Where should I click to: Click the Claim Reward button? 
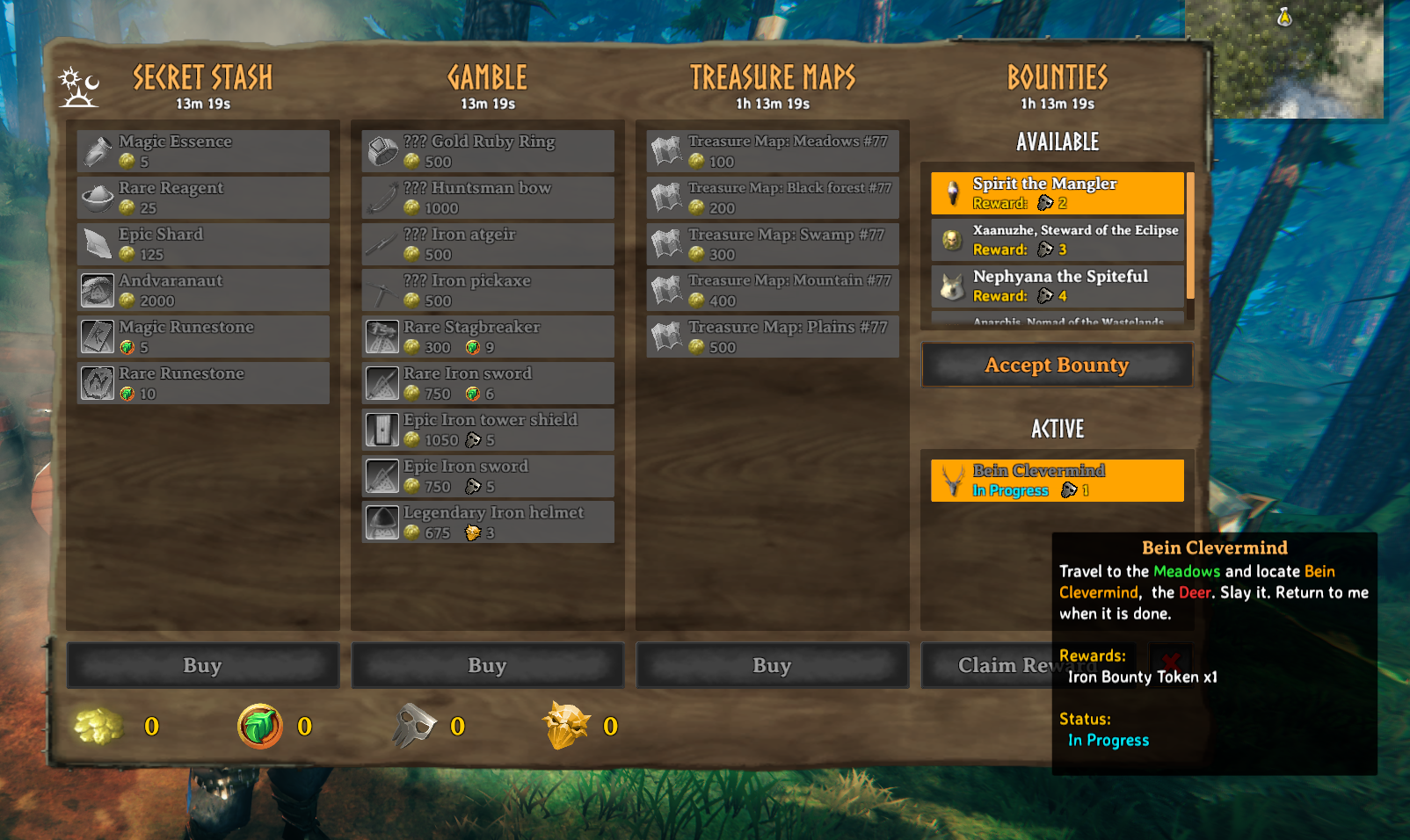(986, 665)
